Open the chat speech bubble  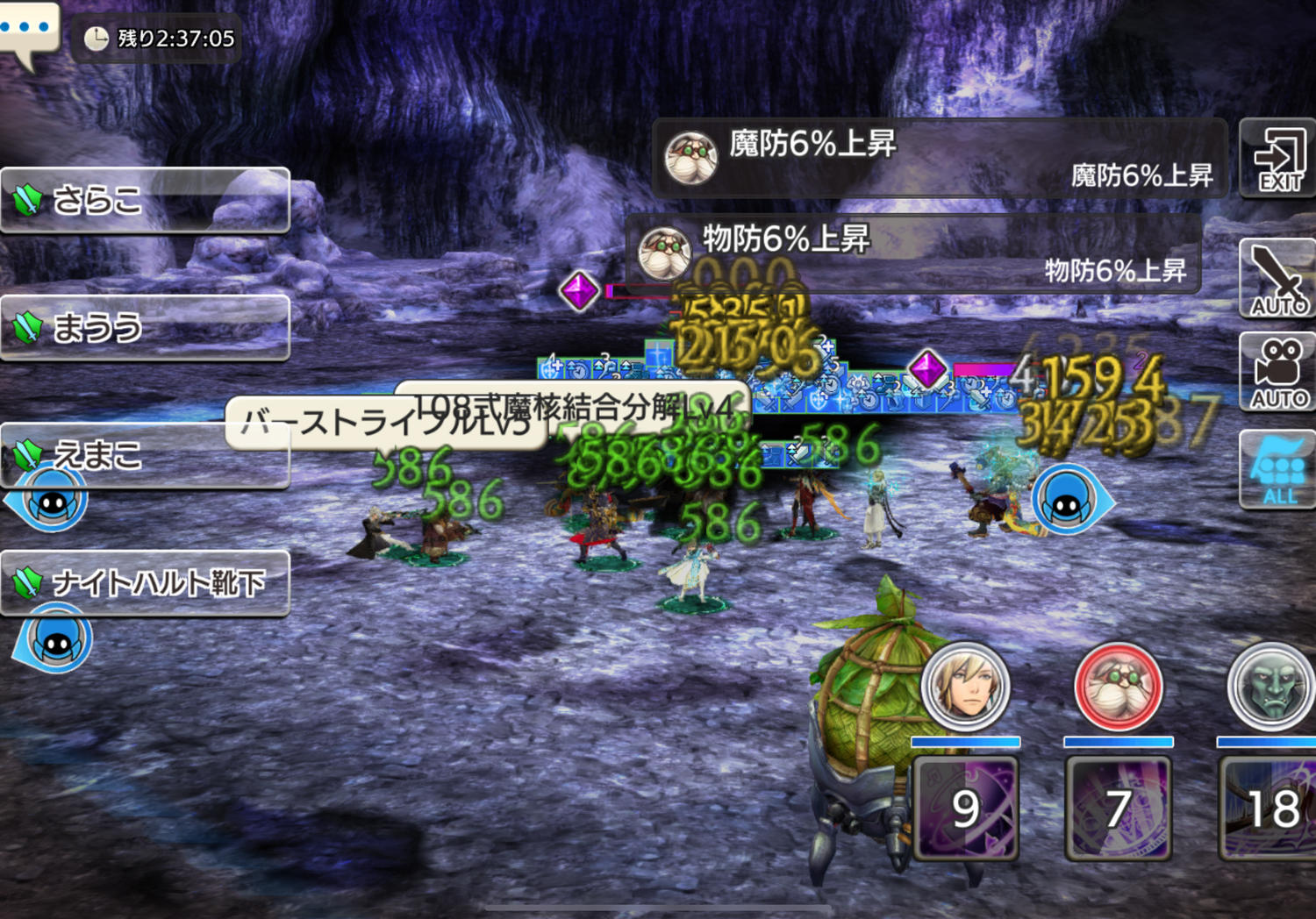[28, 31]
